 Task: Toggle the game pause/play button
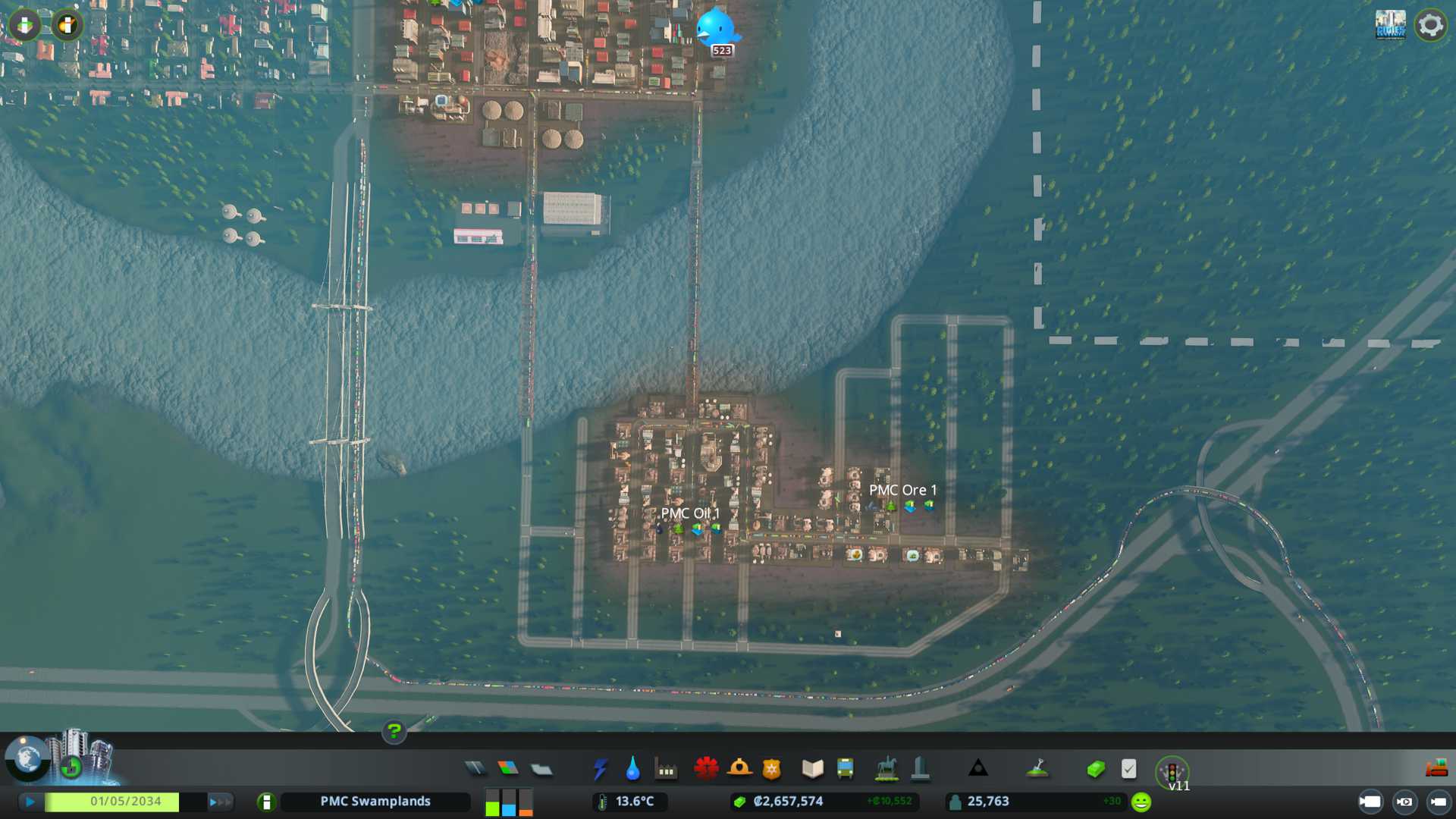click(x=30, y=802)
